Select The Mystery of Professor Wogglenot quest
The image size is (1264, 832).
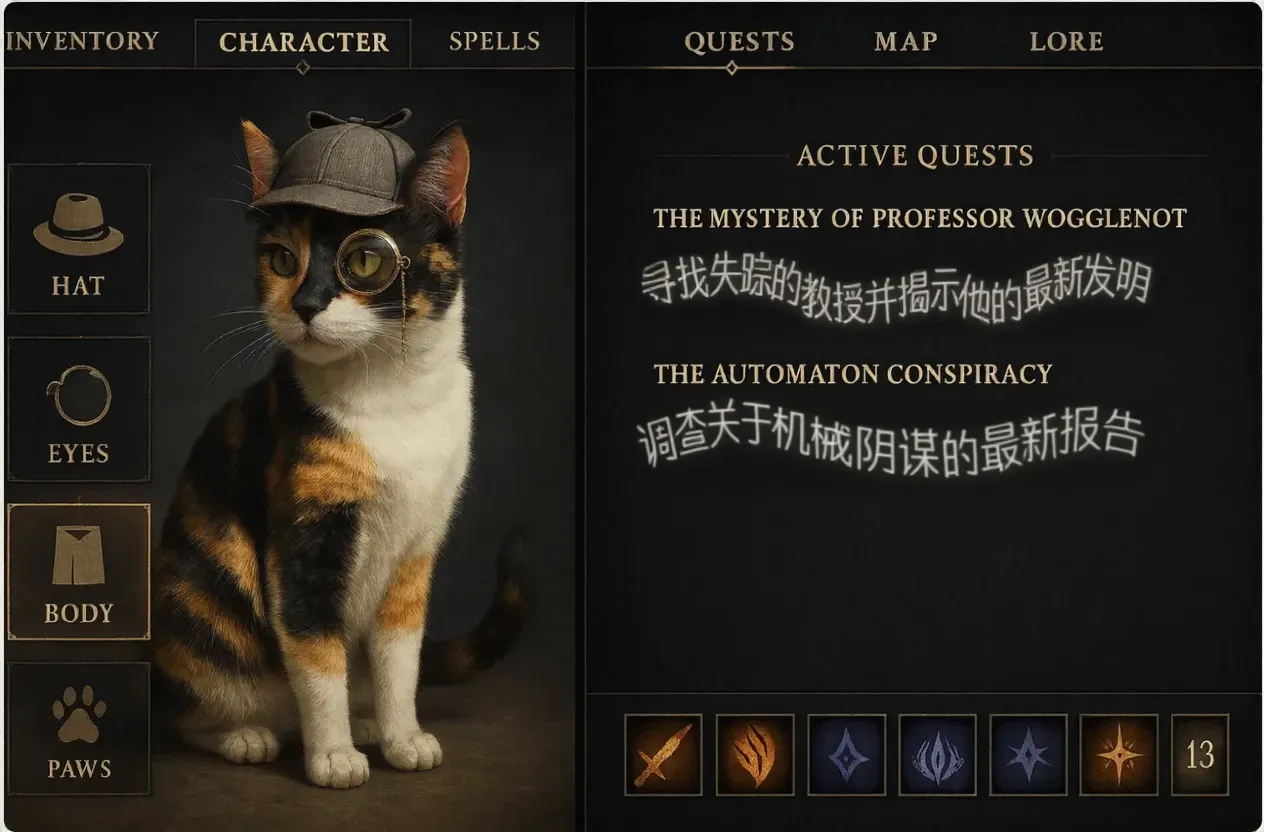(919, 218)
